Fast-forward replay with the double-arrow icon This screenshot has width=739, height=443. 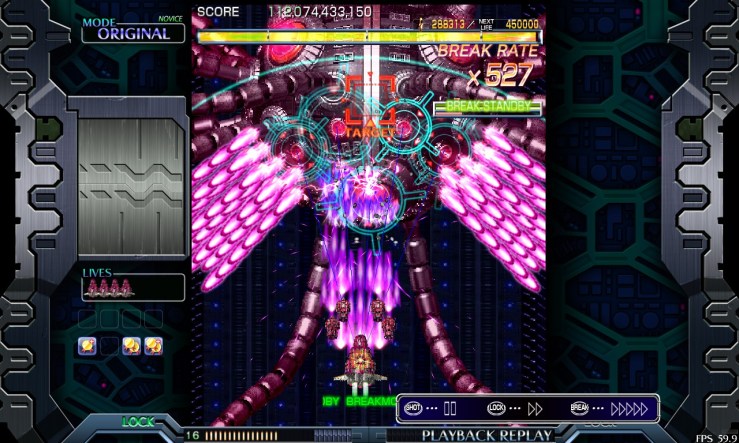click(535, 408)
